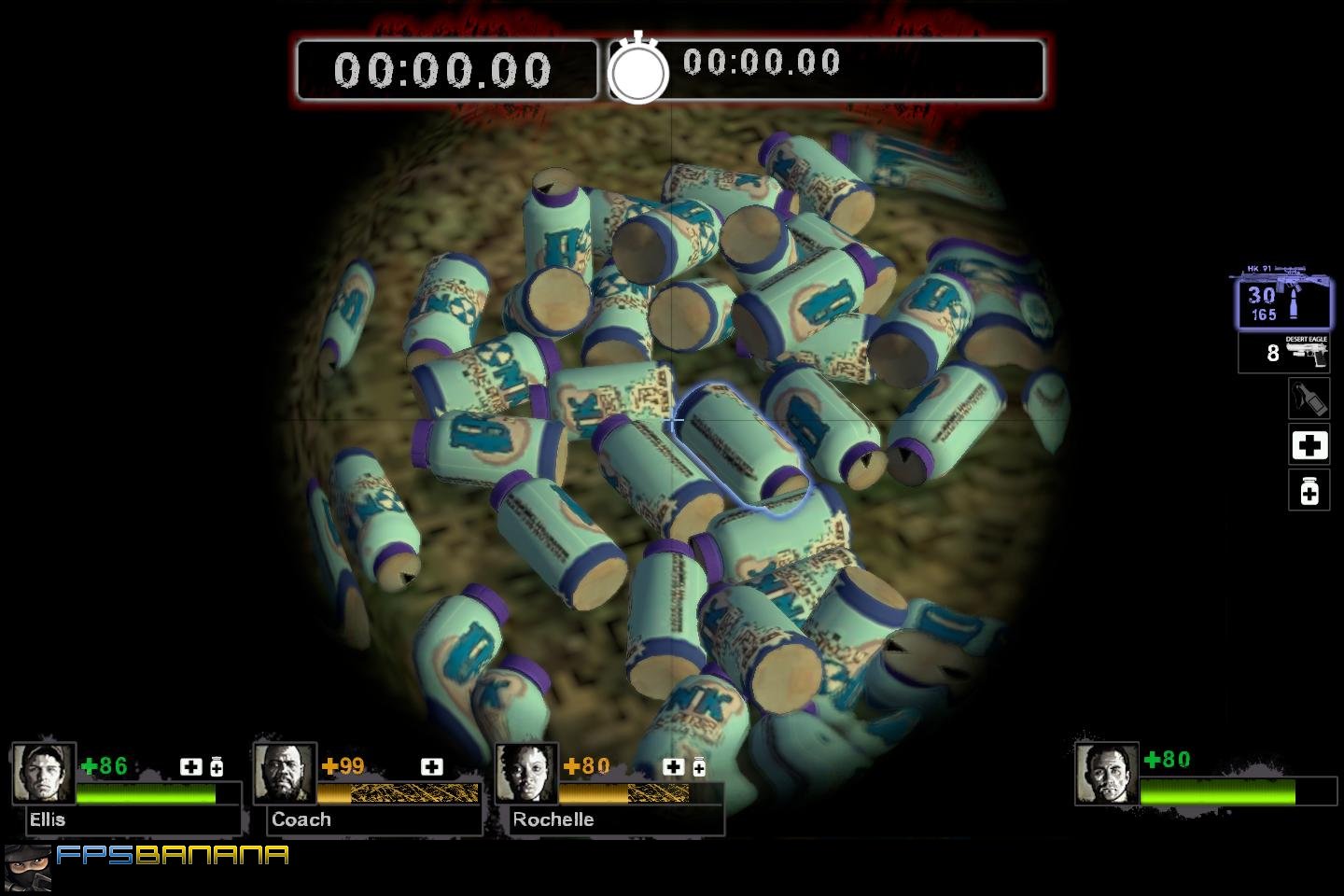Screen dimensions: 1344x896
Task: Select the Molotov cocktail inventory icon
Action: tap(1309, 399)
